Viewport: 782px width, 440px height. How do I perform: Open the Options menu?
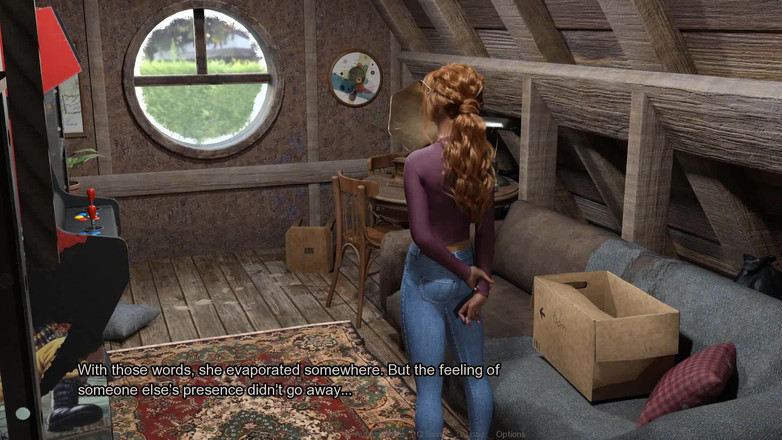[x=510, y=434]
